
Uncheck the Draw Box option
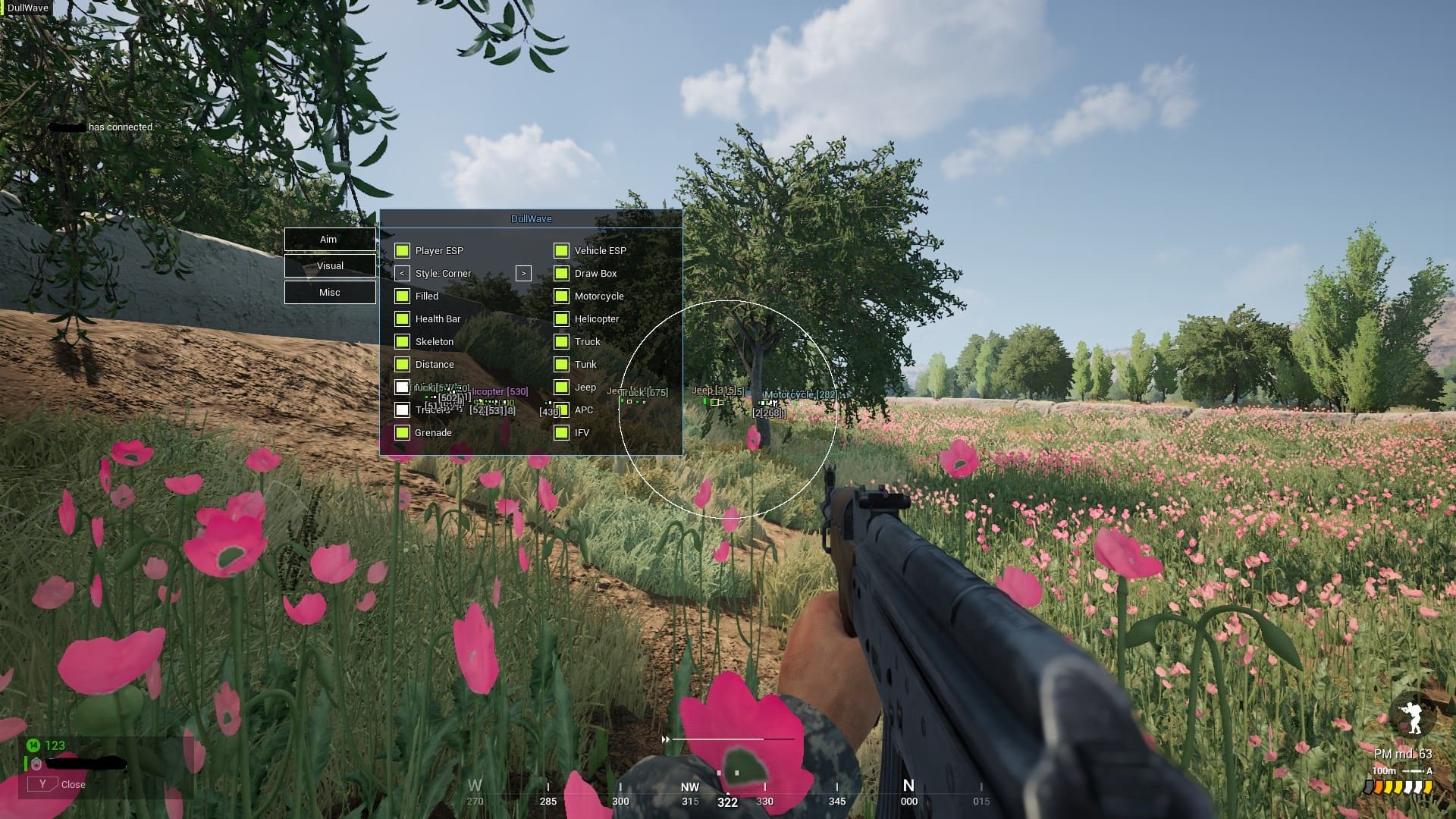pyautogui.click(x=561, y=274)
